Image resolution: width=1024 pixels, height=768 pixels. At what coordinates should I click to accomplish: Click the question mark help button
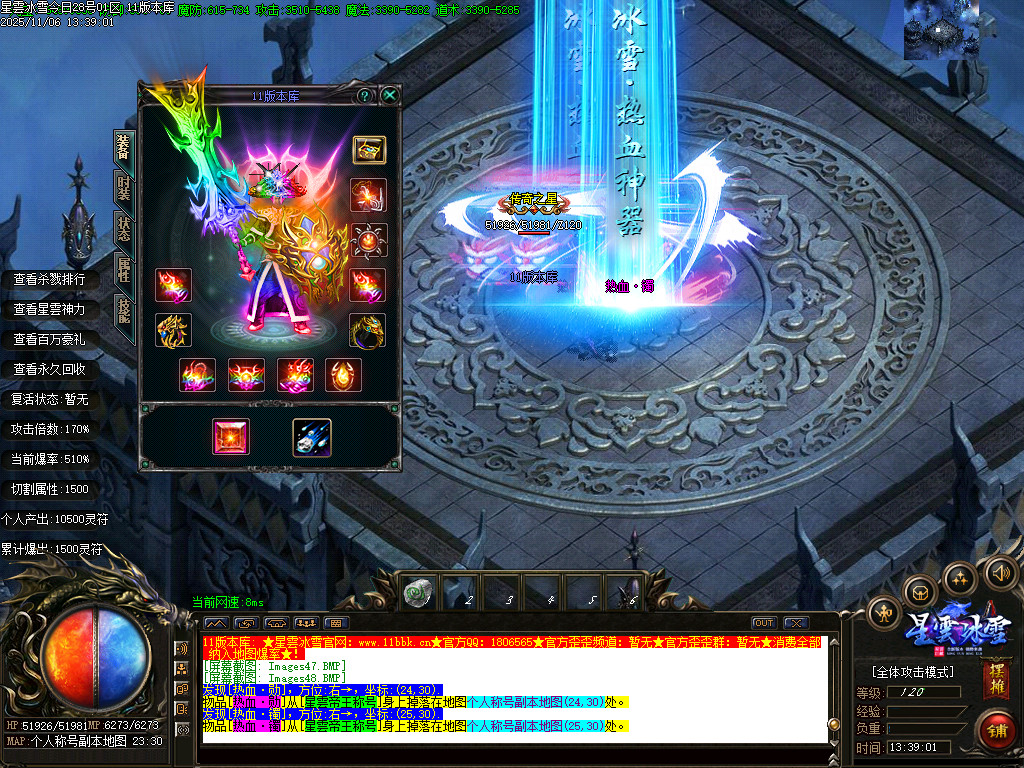[365, 96]
